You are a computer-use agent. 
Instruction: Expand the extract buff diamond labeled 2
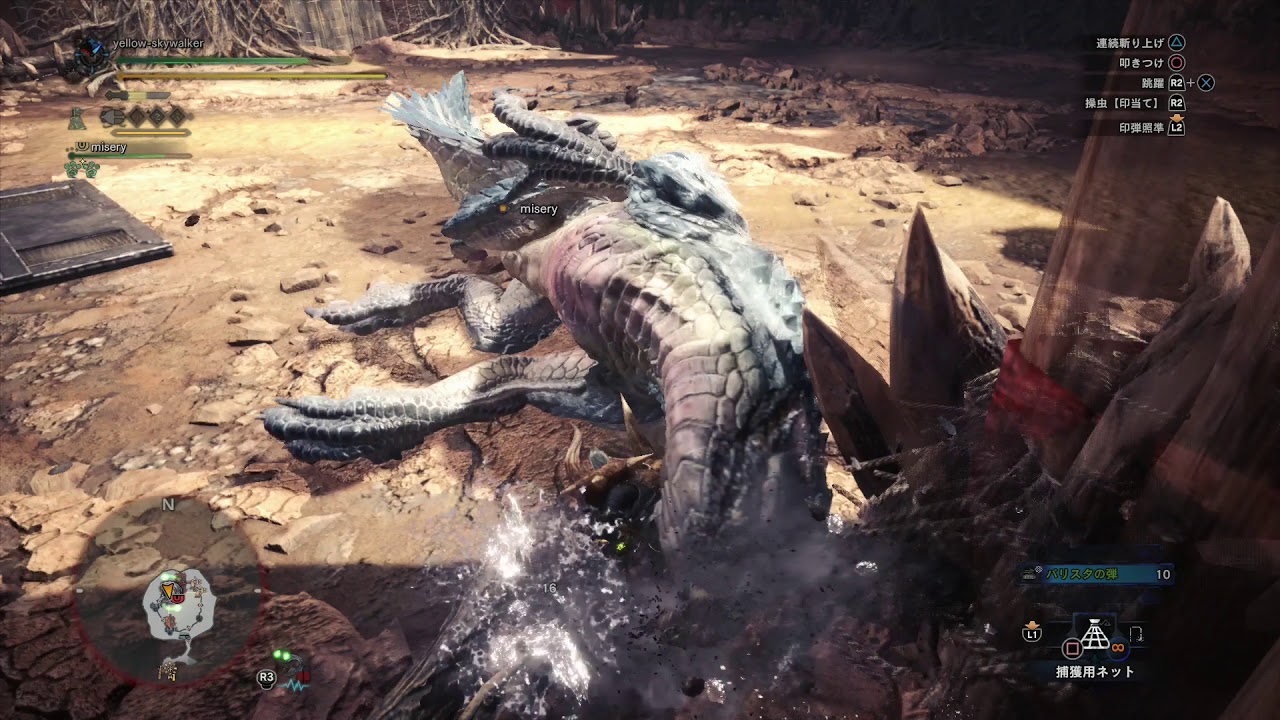pos(158,117)
